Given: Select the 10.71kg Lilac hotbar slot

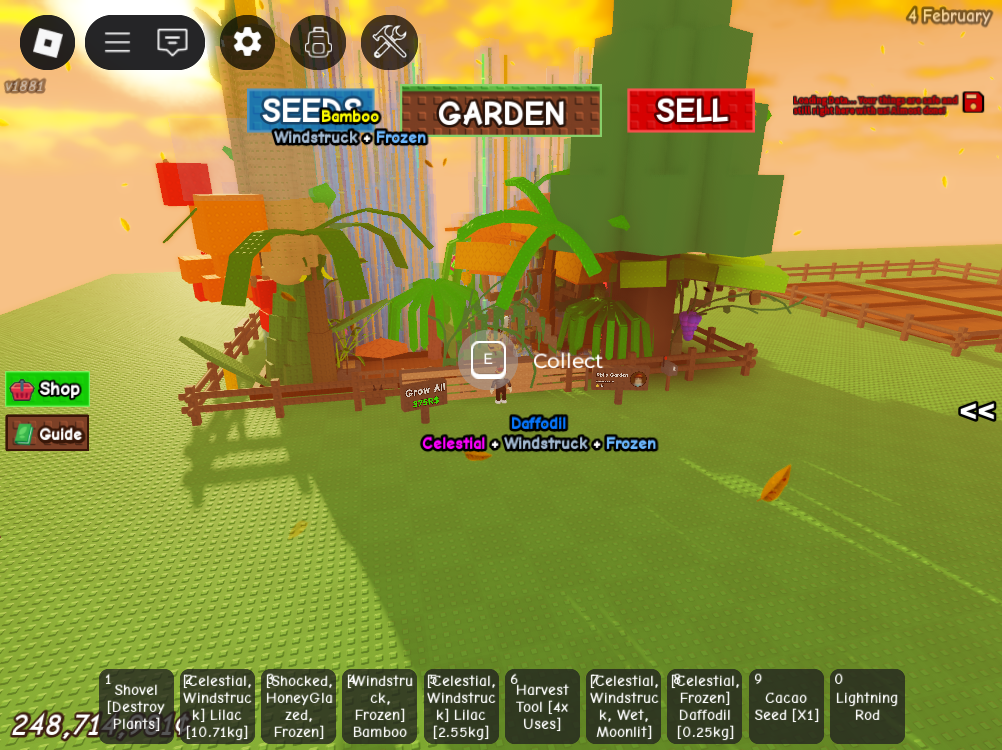Looking at the screenshot, I should tap(217, 706).
